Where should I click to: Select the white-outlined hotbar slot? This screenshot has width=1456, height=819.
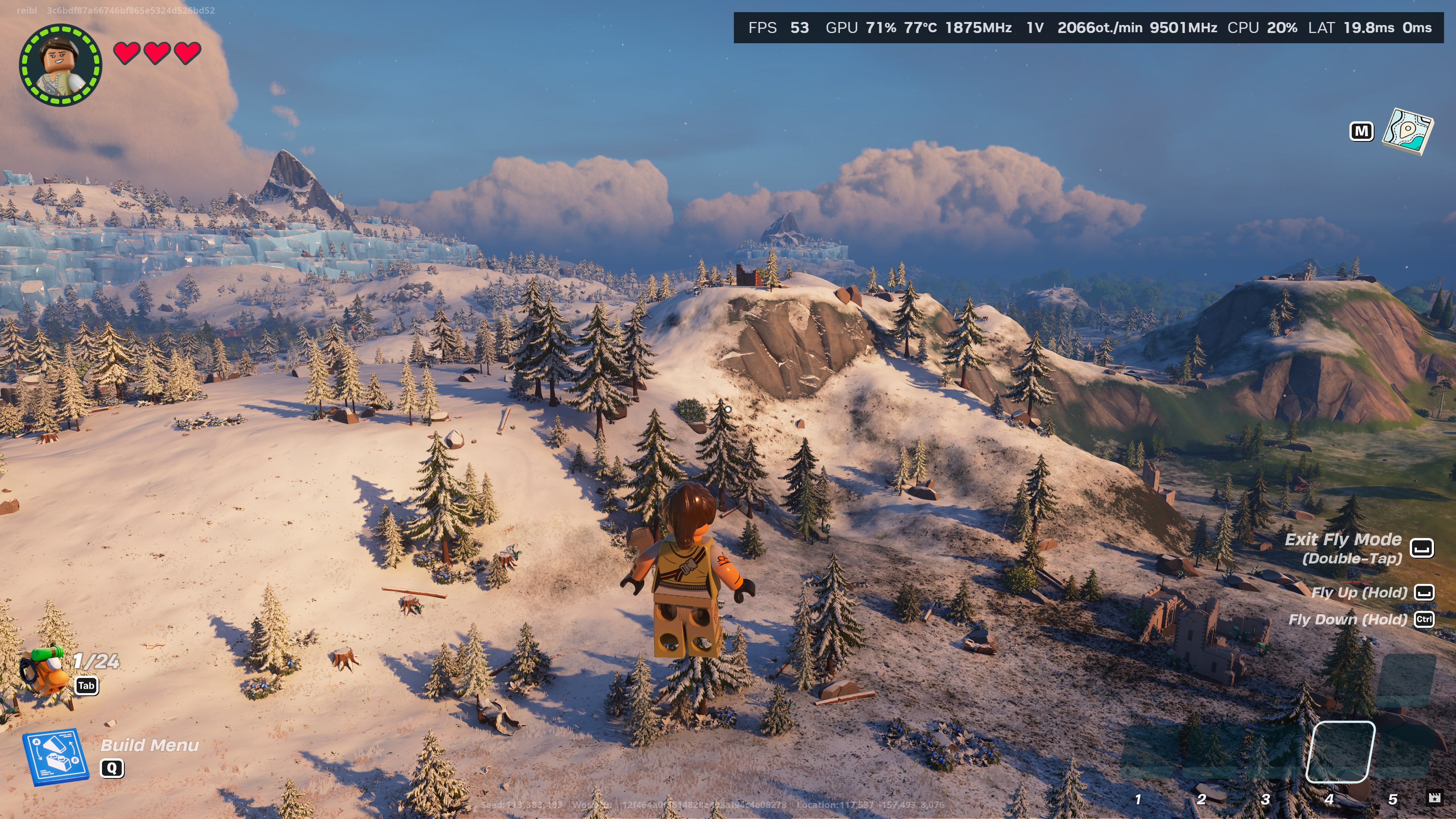1341,752
